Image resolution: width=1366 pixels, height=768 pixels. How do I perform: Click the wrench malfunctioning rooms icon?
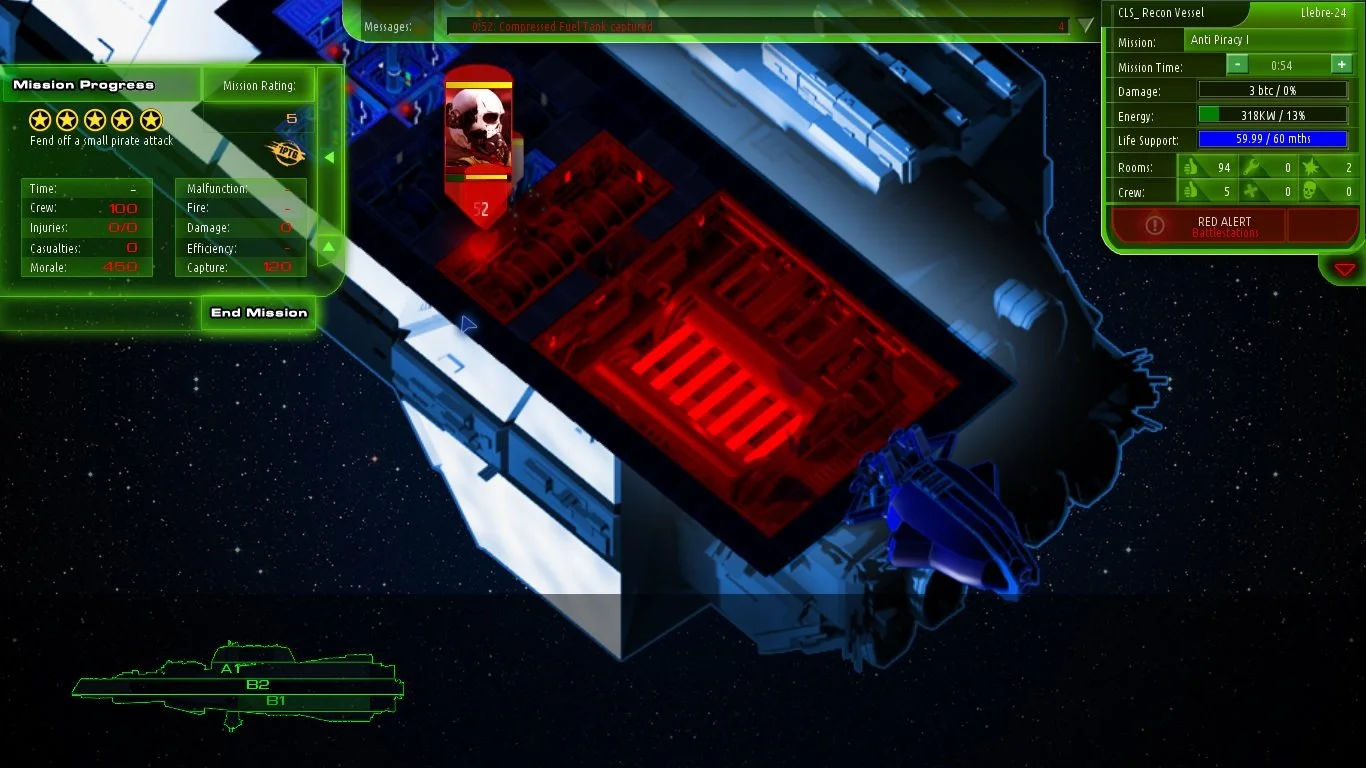click(1248, 167)
